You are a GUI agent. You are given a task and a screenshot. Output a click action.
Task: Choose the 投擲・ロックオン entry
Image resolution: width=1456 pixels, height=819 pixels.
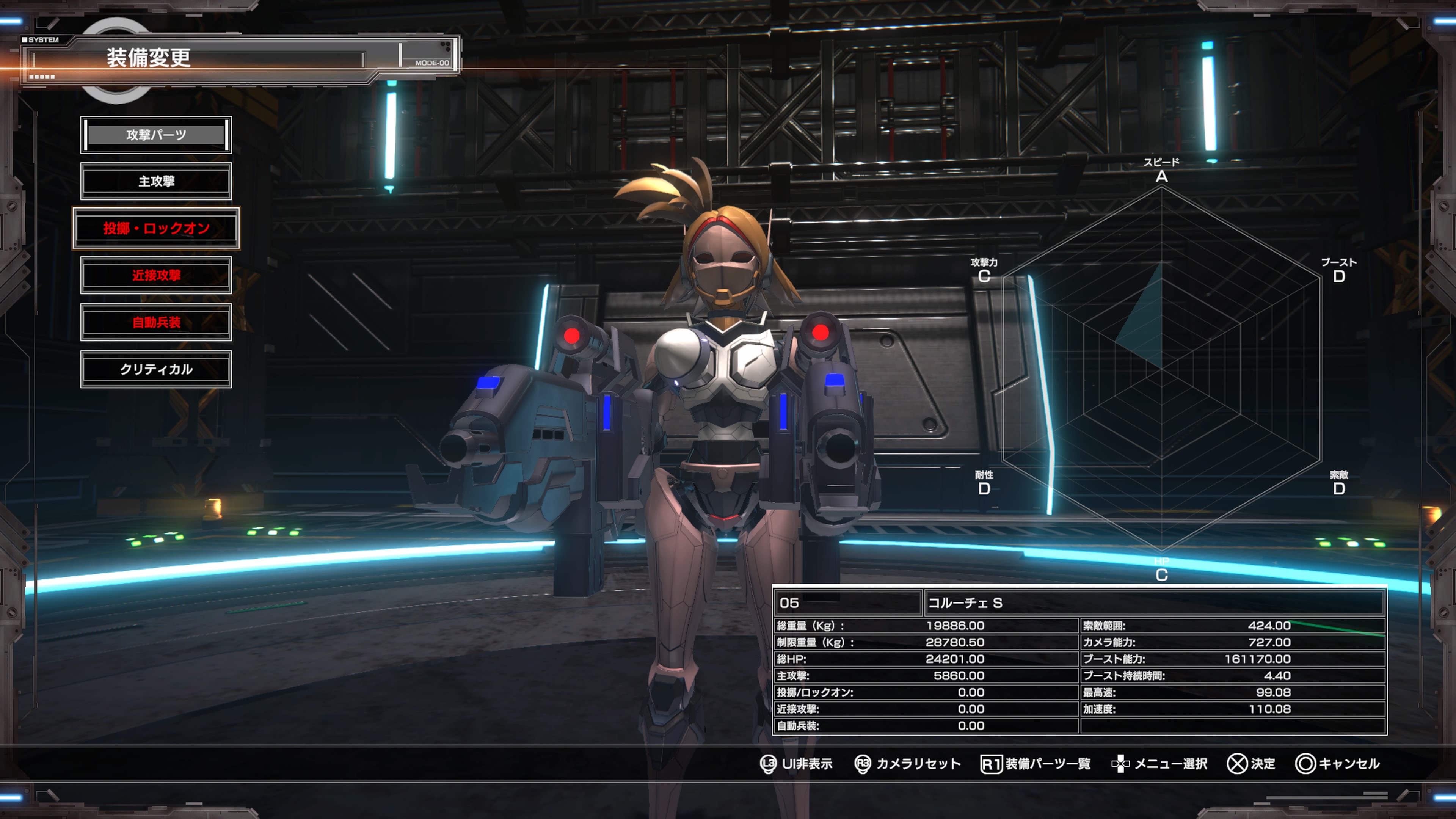click(156, 228)
